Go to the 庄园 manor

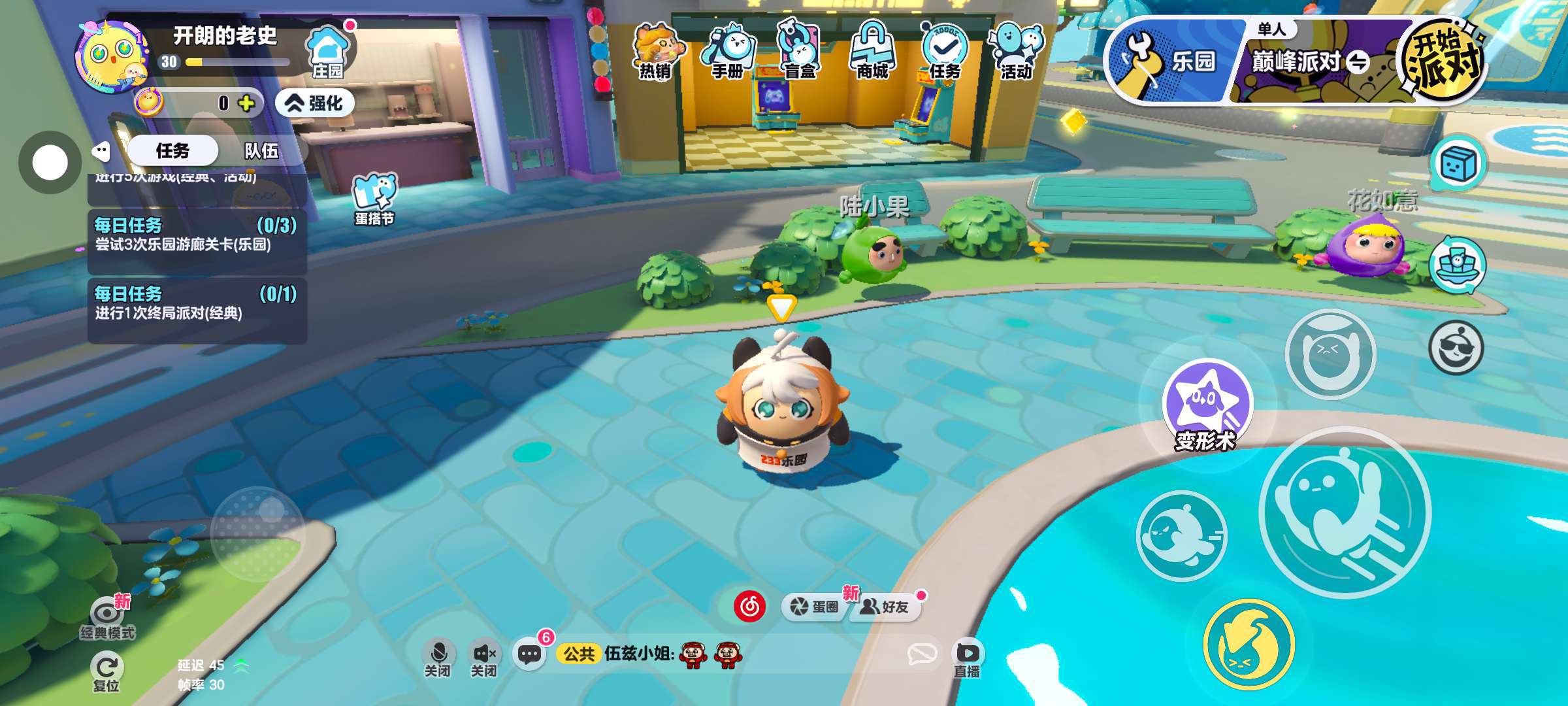328,52
